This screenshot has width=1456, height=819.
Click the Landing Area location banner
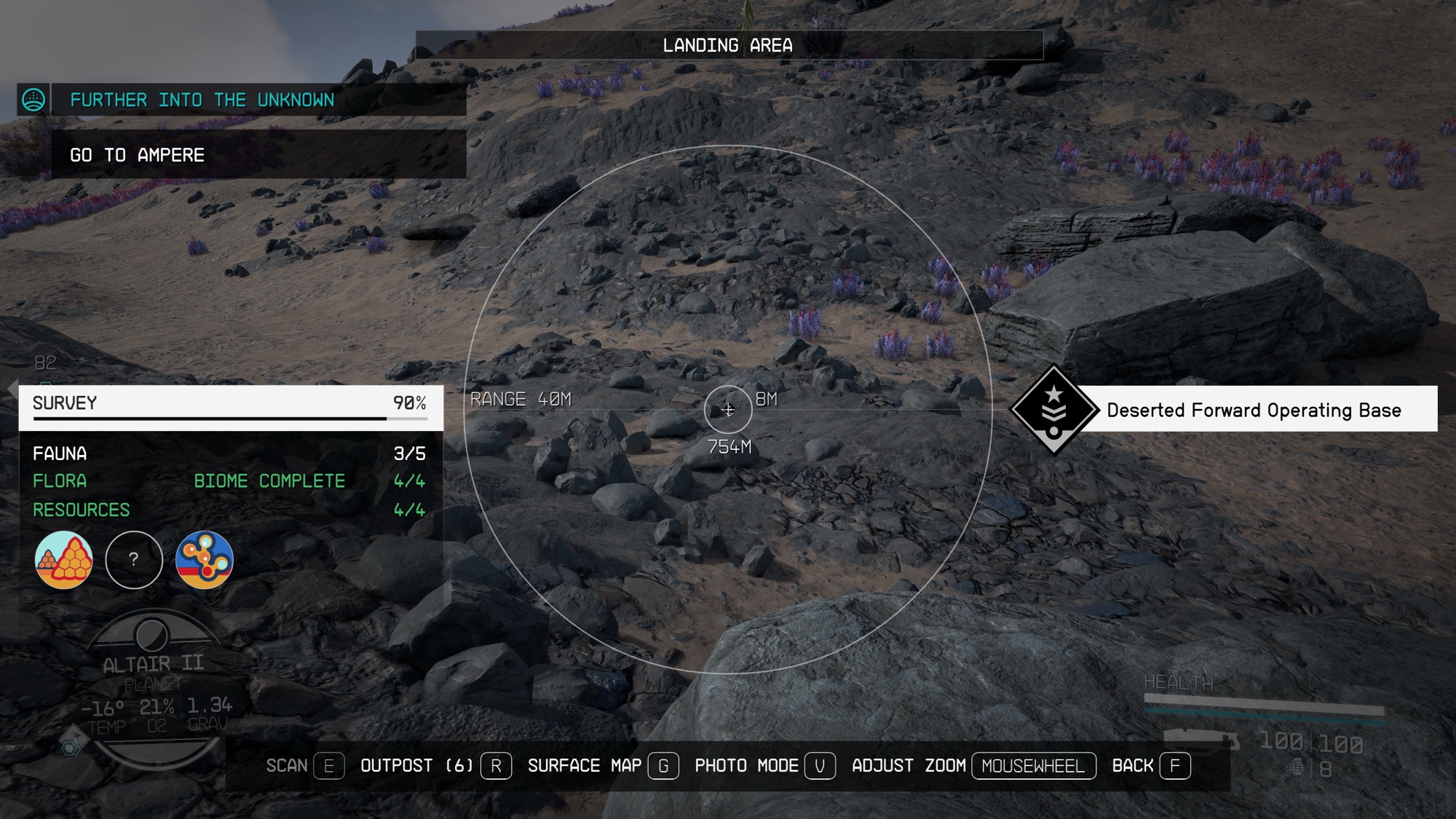(728, 45)
